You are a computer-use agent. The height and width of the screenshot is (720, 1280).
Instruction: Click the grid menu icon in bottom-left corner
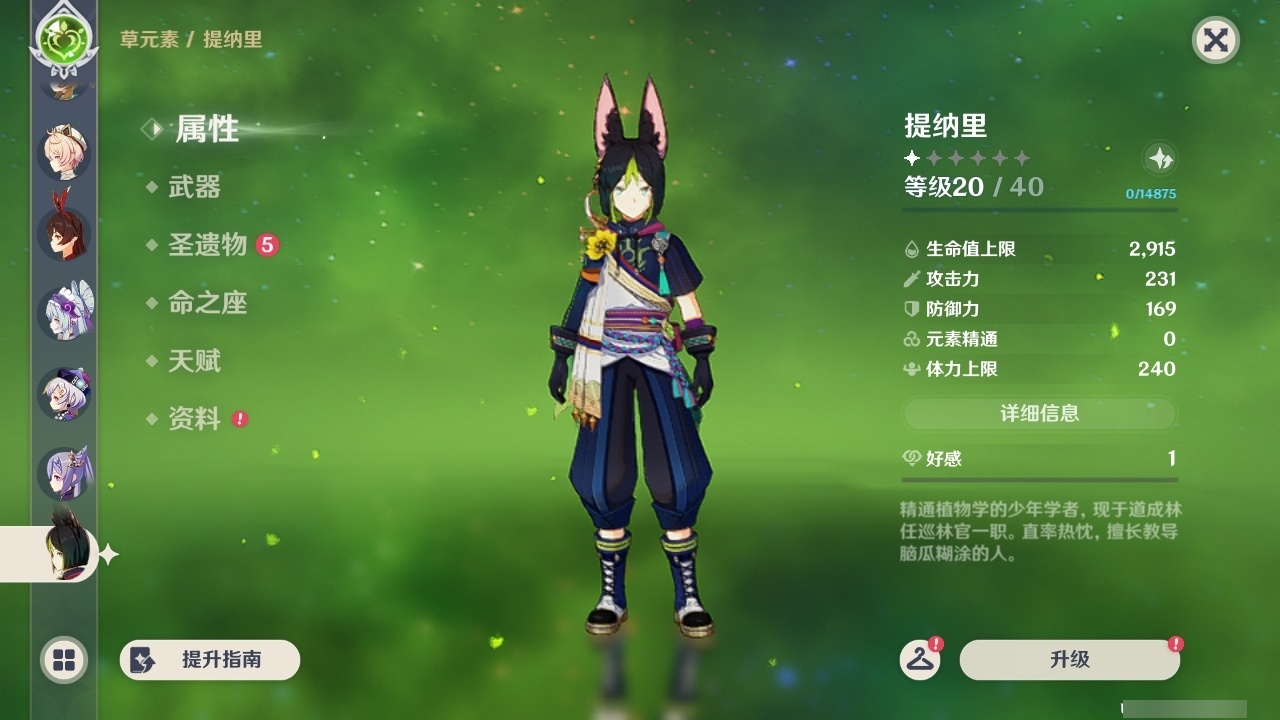pyautogui.click(x=62, y=661)
